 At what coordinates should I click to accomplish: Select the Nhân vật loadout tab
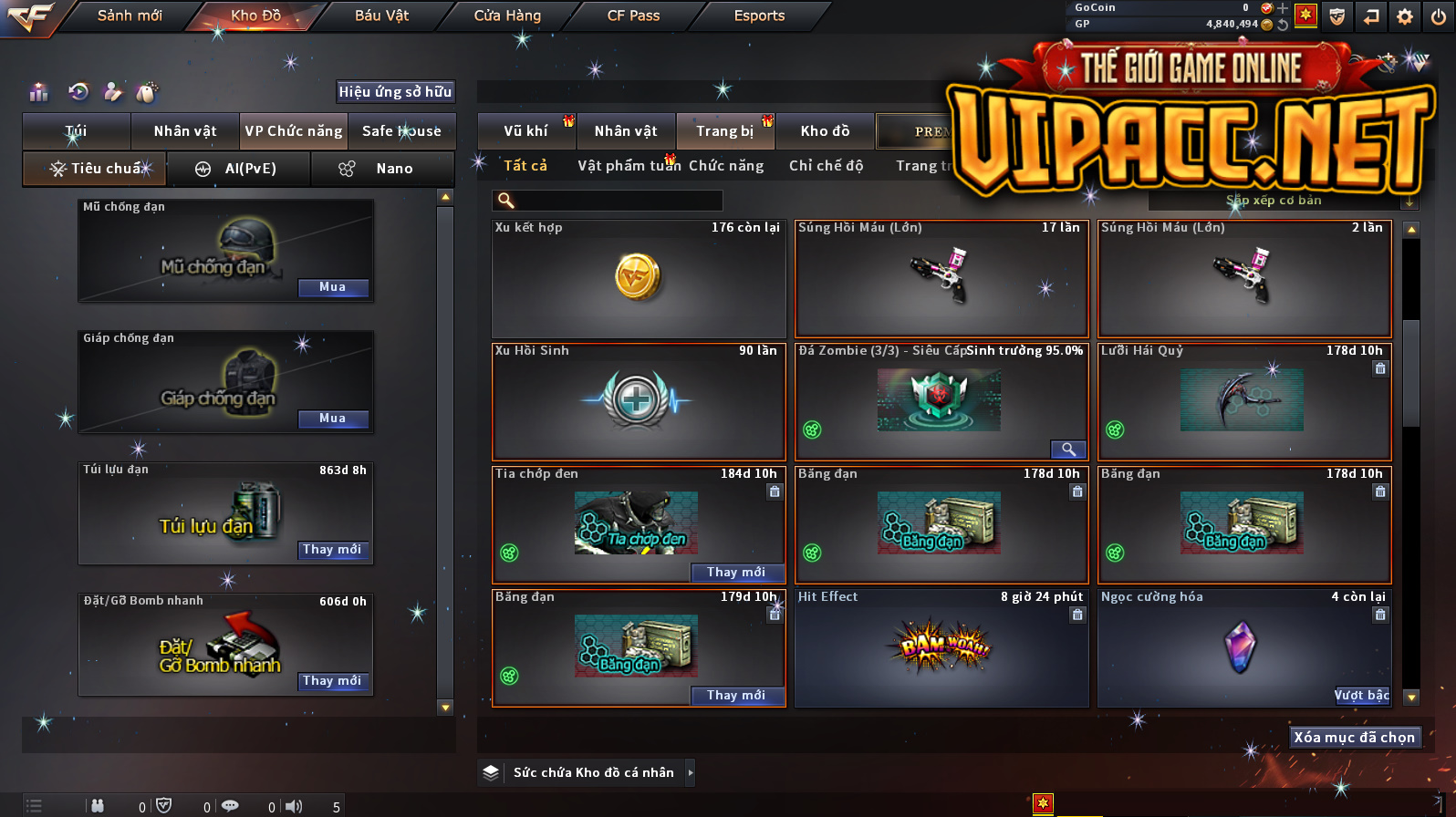[185, 131]
